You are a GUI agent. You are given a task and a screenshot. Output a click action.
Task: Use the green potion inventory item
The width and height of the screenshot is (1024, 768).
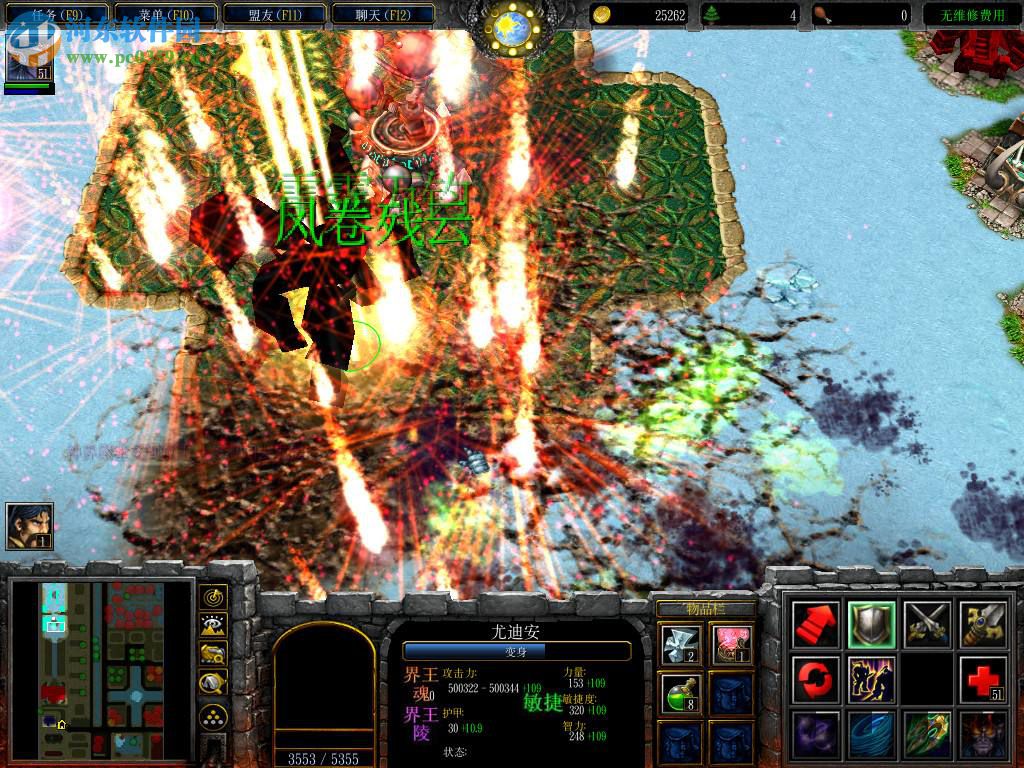(x=681, y=692)
